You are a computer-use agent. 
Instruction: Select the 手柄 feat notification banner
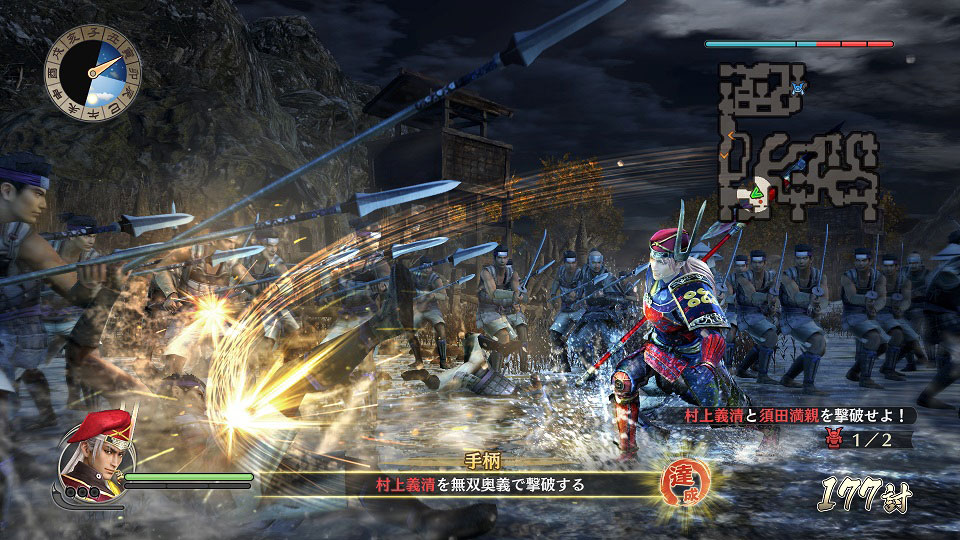click(x=472, y=474)
